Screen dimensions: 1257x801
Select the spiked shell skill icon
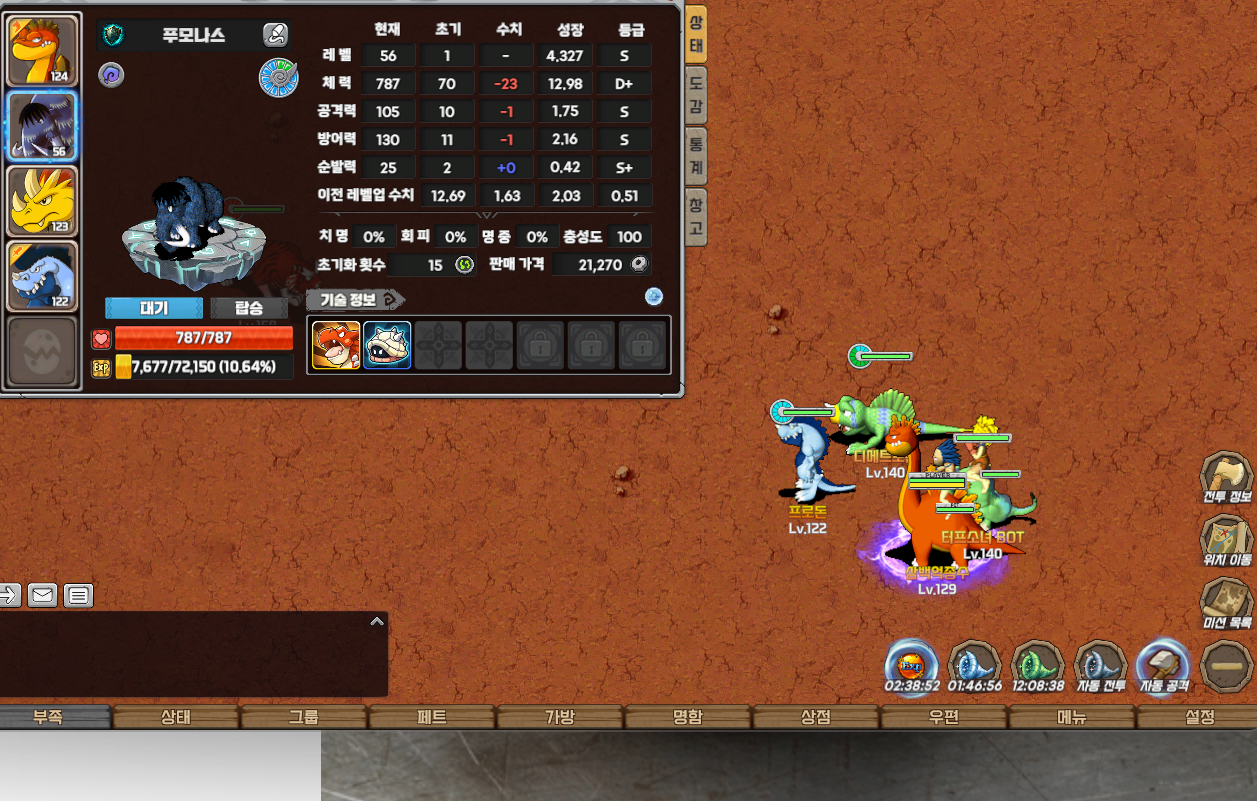pos(387,345)
